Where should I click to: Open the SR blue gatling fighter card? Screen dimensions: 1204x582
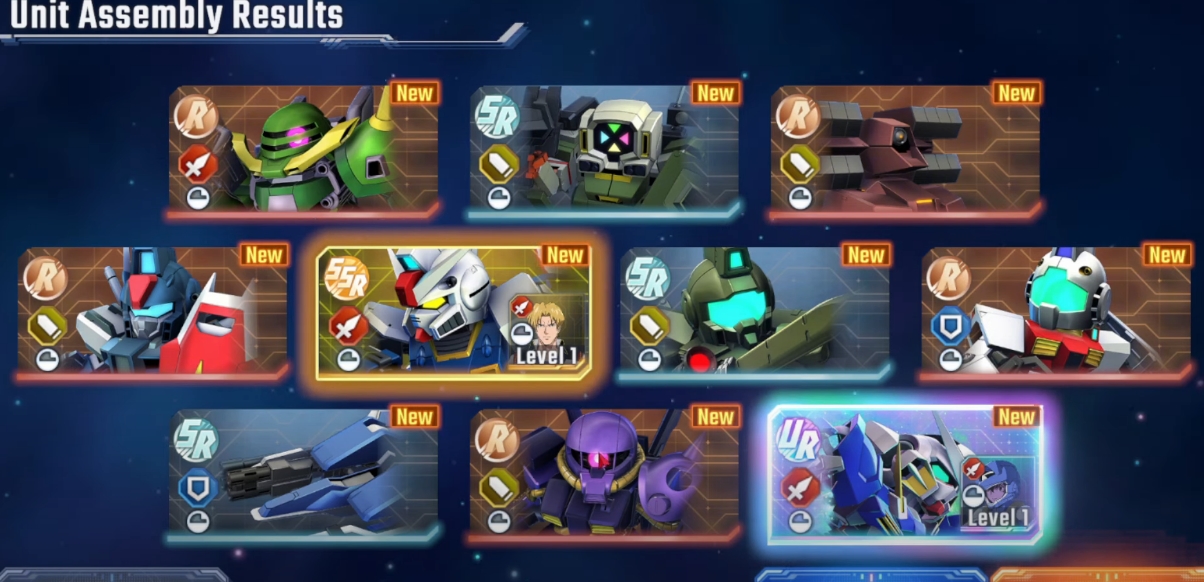pos(303,472)
